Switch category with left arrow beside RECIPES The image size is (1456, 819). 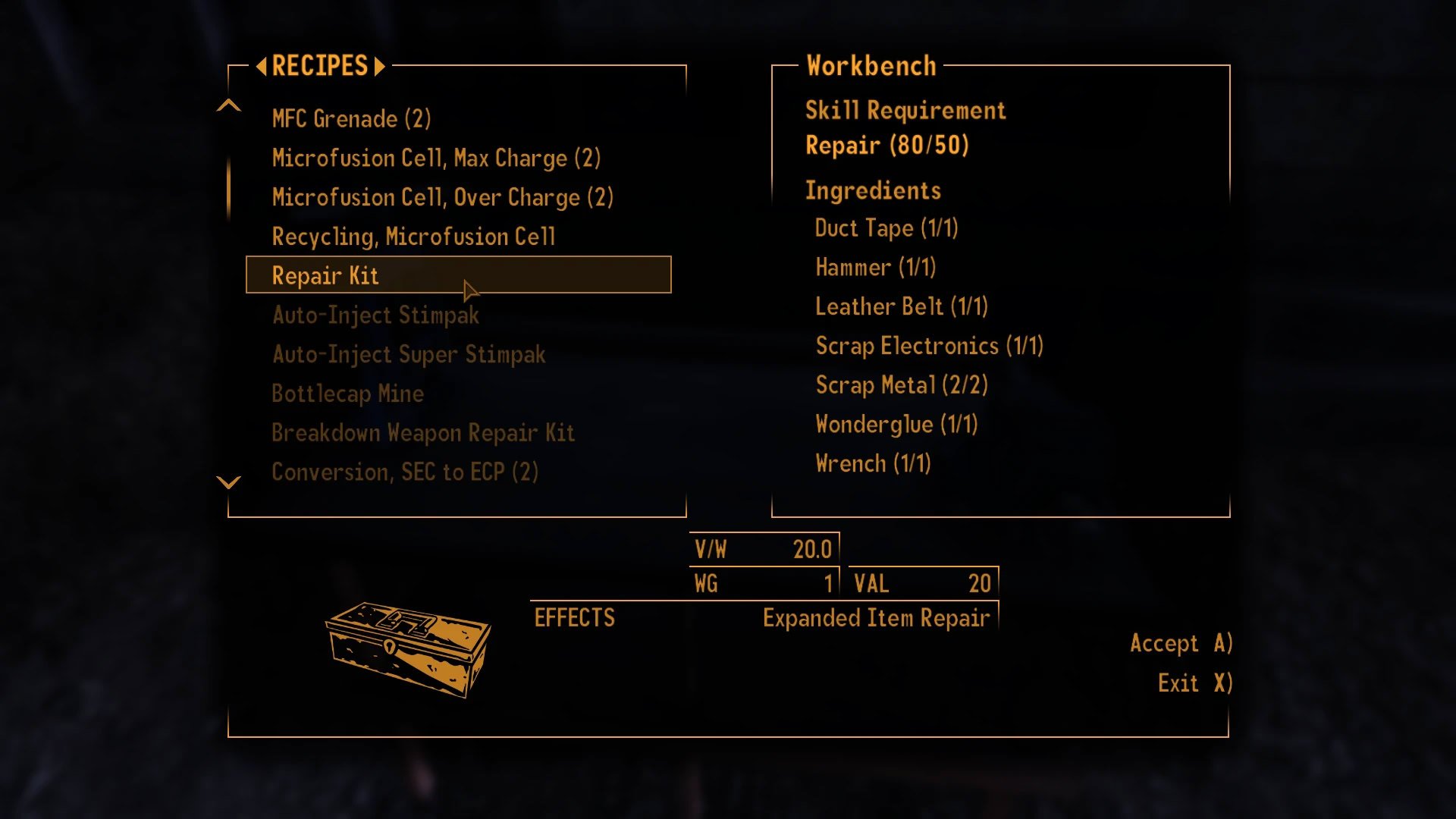(261, 67)
